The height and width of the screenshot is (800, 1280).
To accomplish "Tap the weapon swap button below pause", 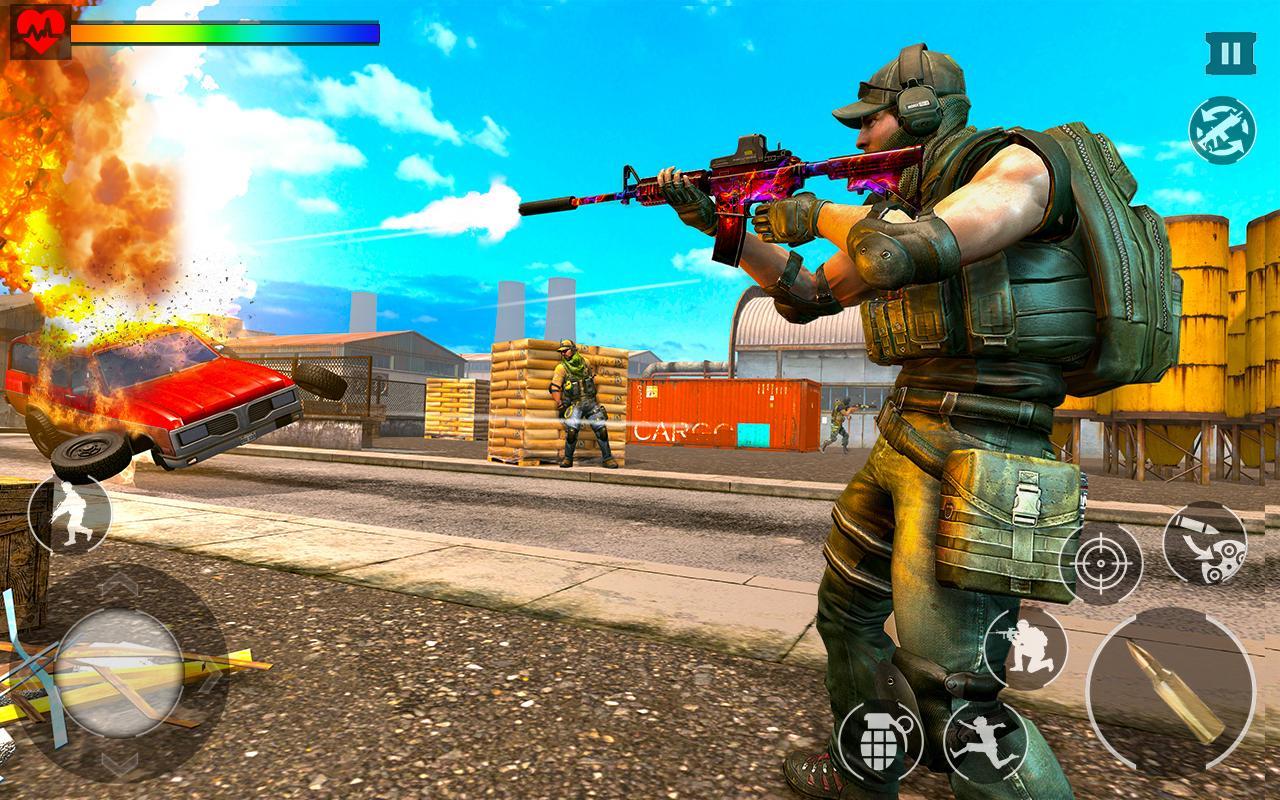I will click(1224, 126).
